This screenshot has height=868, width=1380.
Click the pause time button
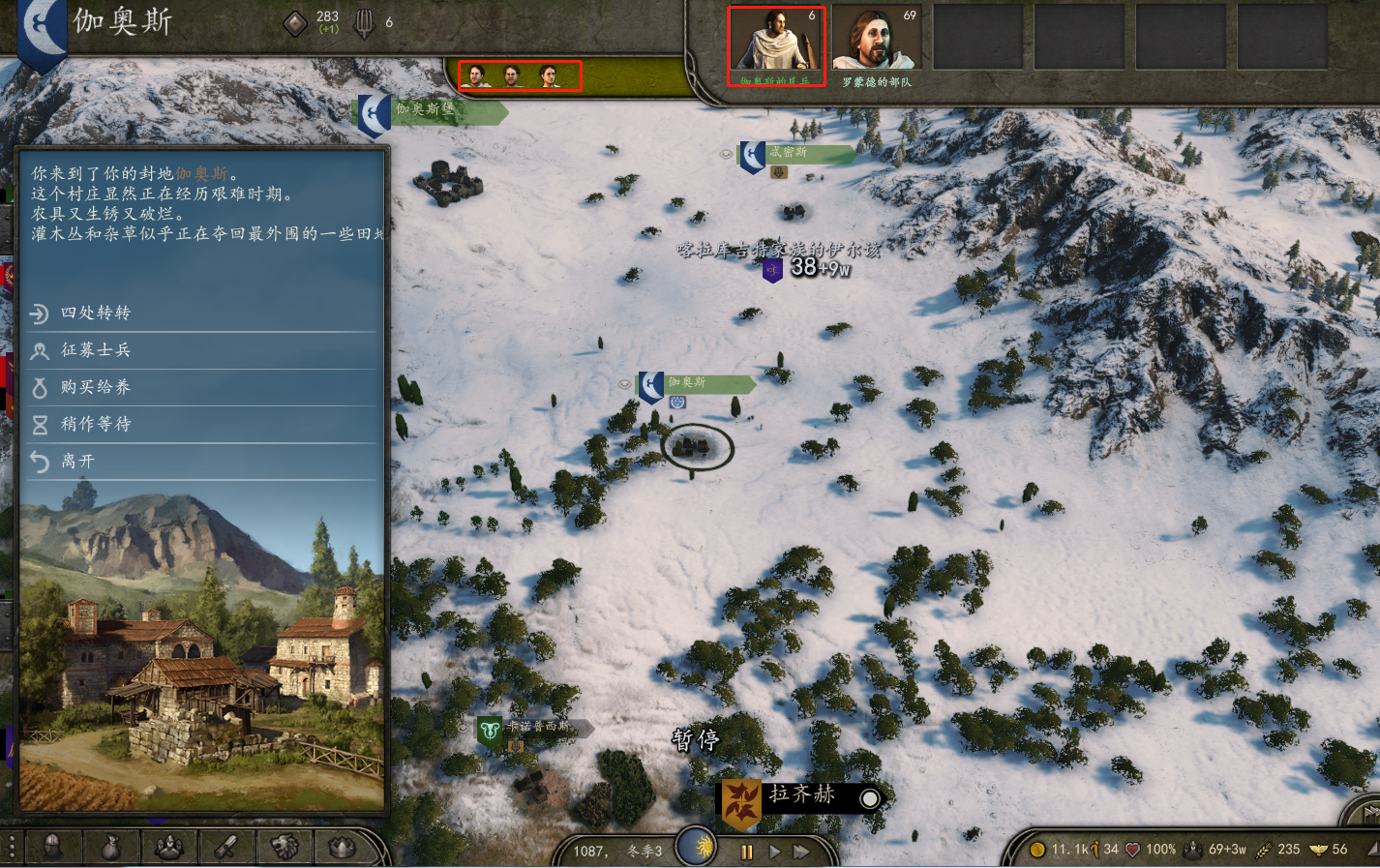click(746, 852)
